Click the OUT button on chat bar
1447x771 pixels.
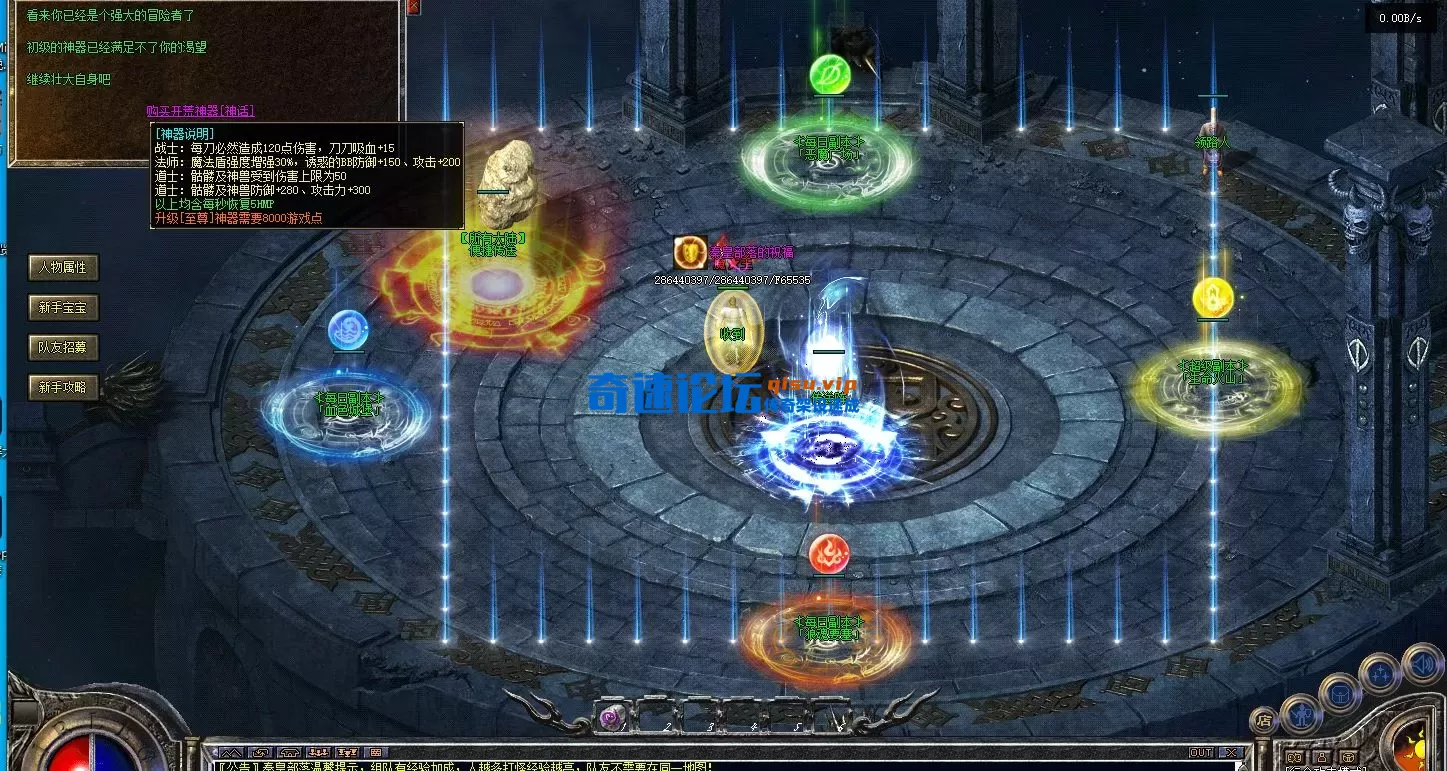1200,752
